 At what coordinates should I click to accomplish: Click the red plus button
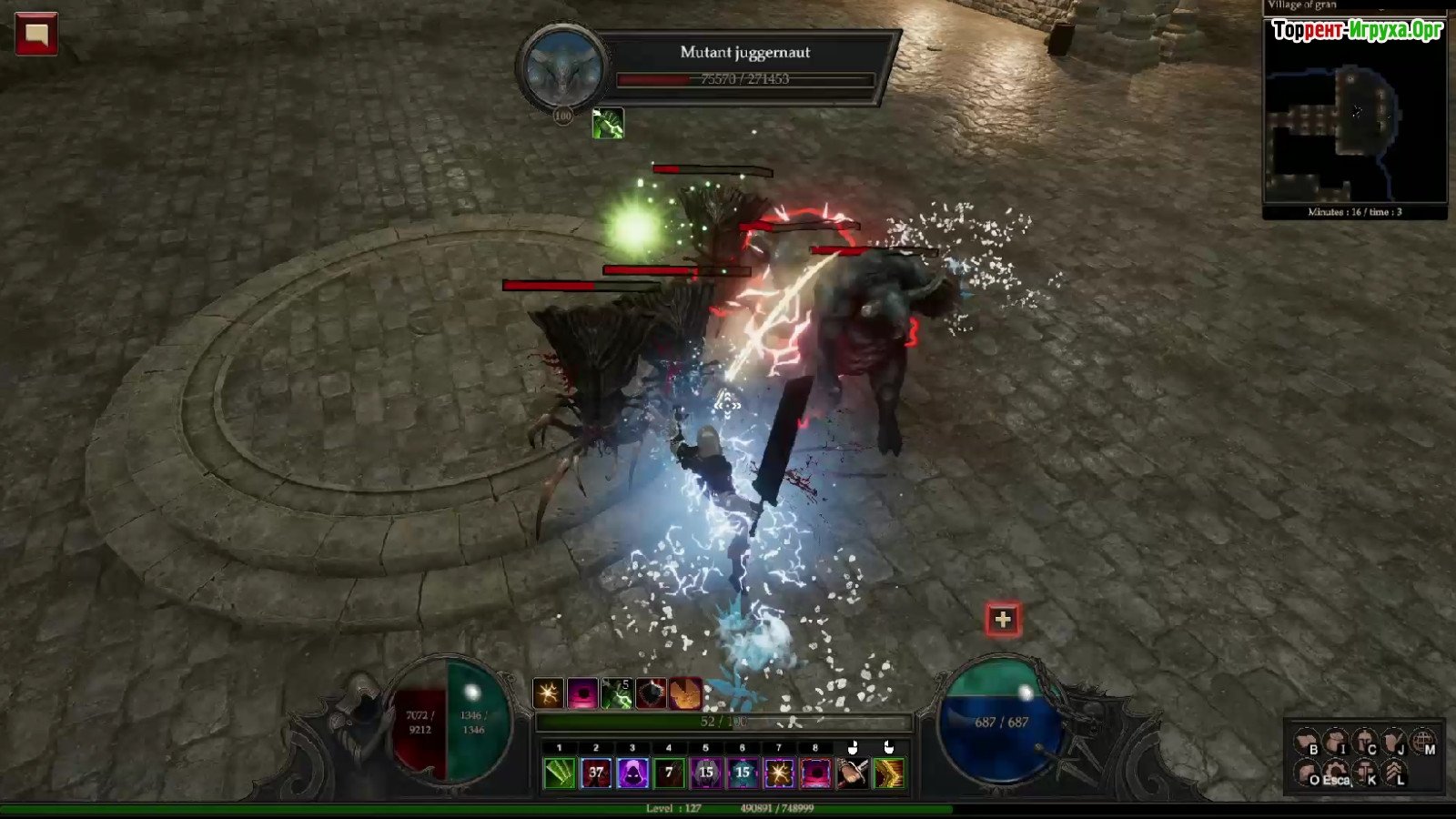coord(1003,620)
